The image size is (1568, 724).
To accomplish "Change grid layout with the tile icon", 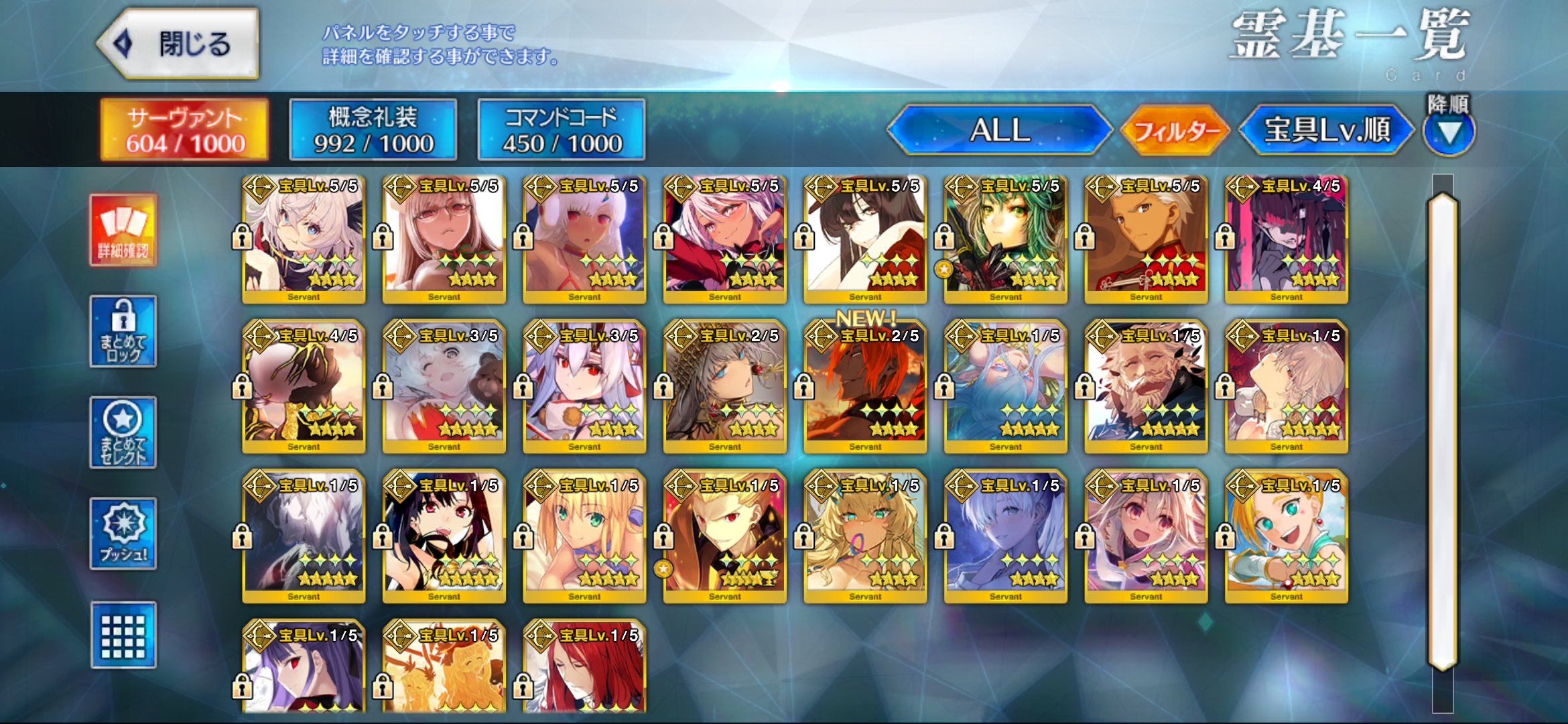I will [x=123, y=635].
